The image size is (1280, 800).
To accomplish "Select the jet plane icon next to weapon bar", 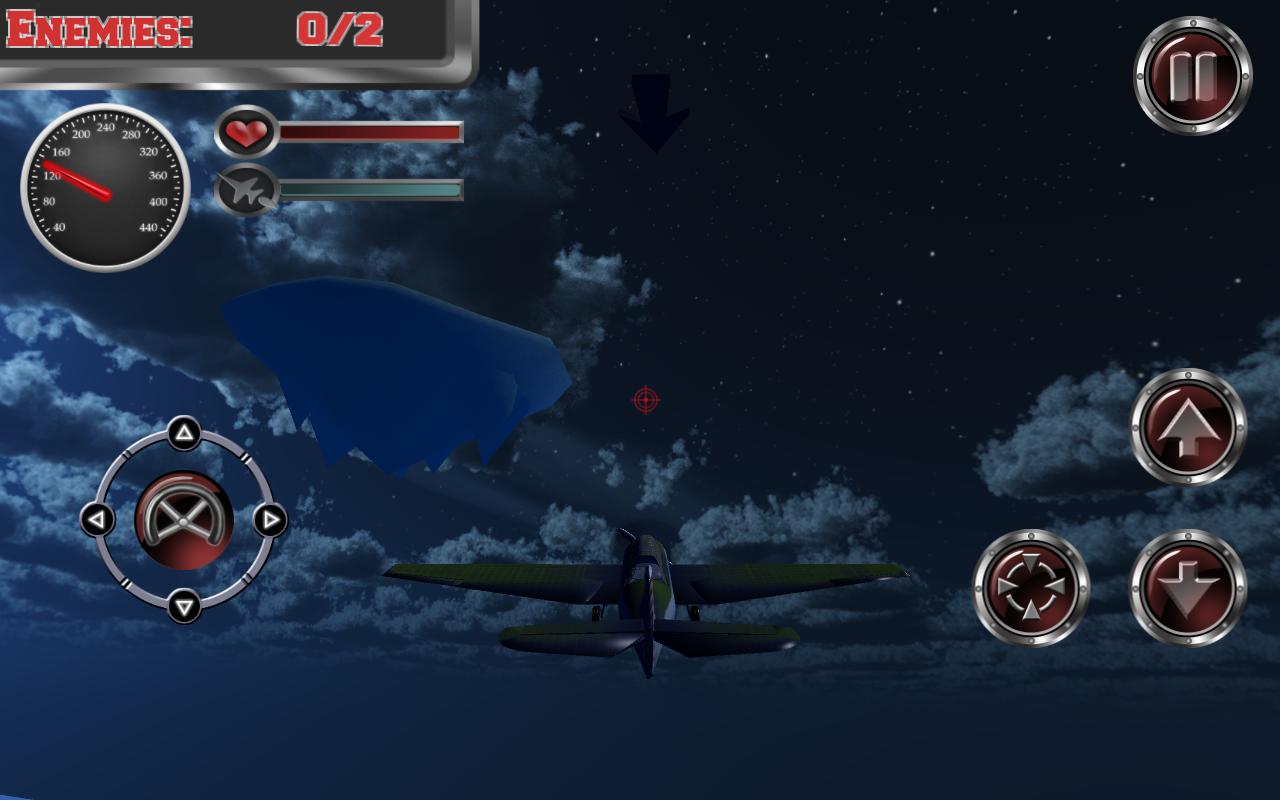I will pos(247,192).
